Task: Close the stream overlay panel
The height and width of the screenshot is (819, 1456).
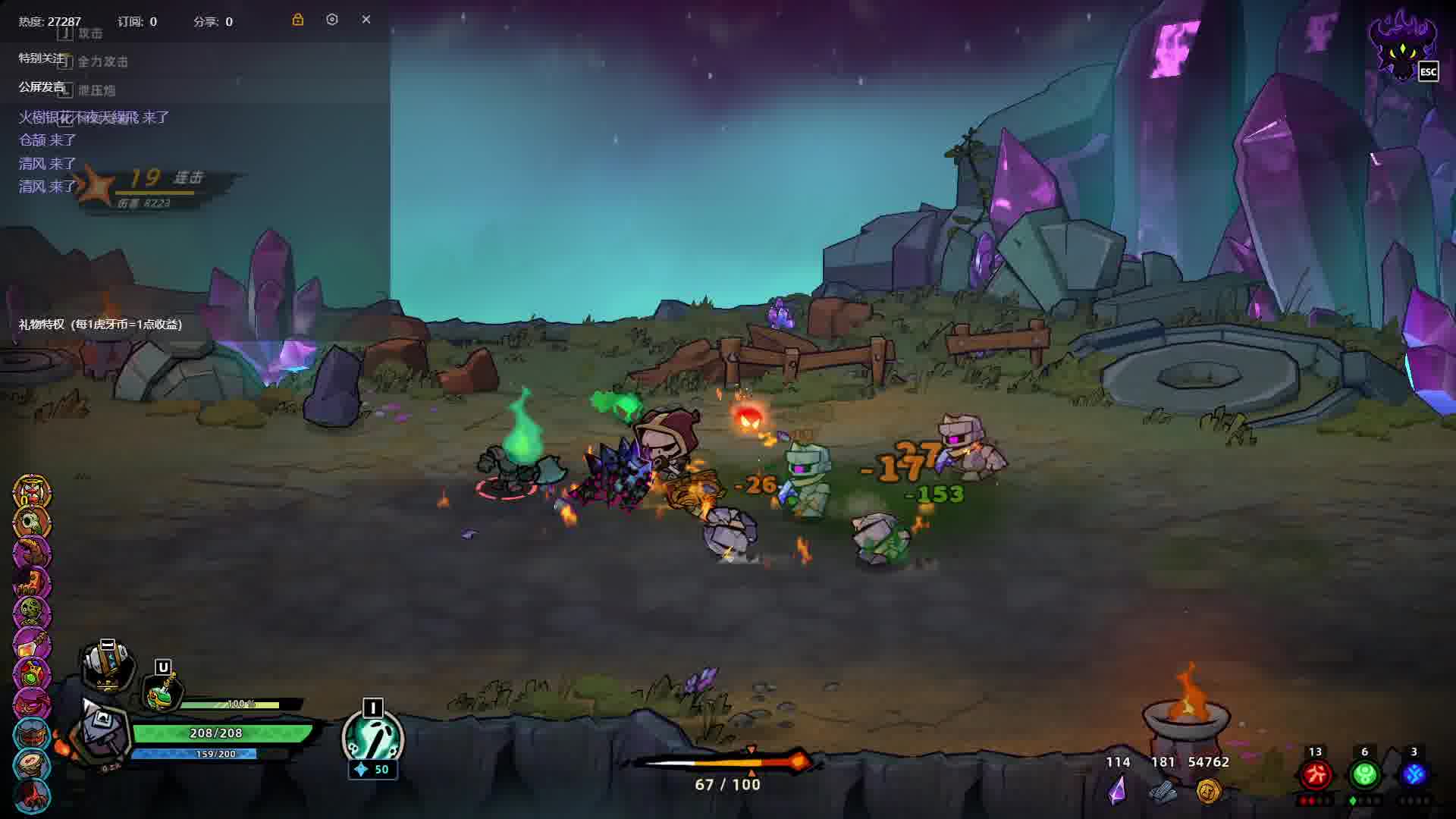Action: 366,20
